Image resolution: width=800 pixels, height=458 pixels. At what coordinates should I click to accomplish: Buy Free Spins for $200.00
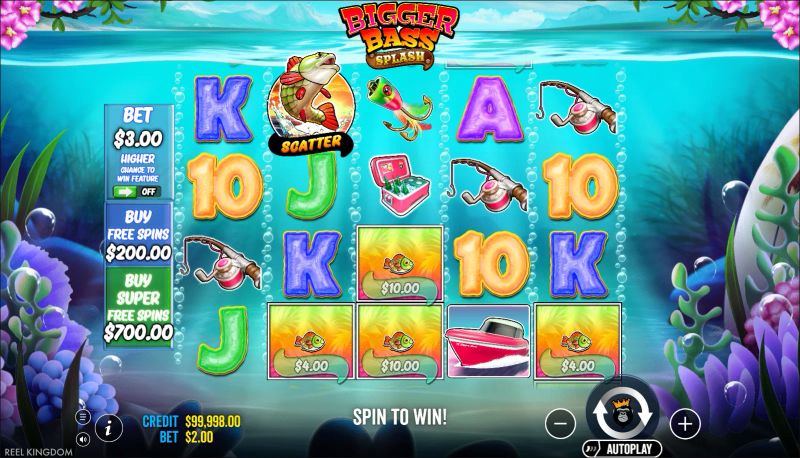pos(138,236)
